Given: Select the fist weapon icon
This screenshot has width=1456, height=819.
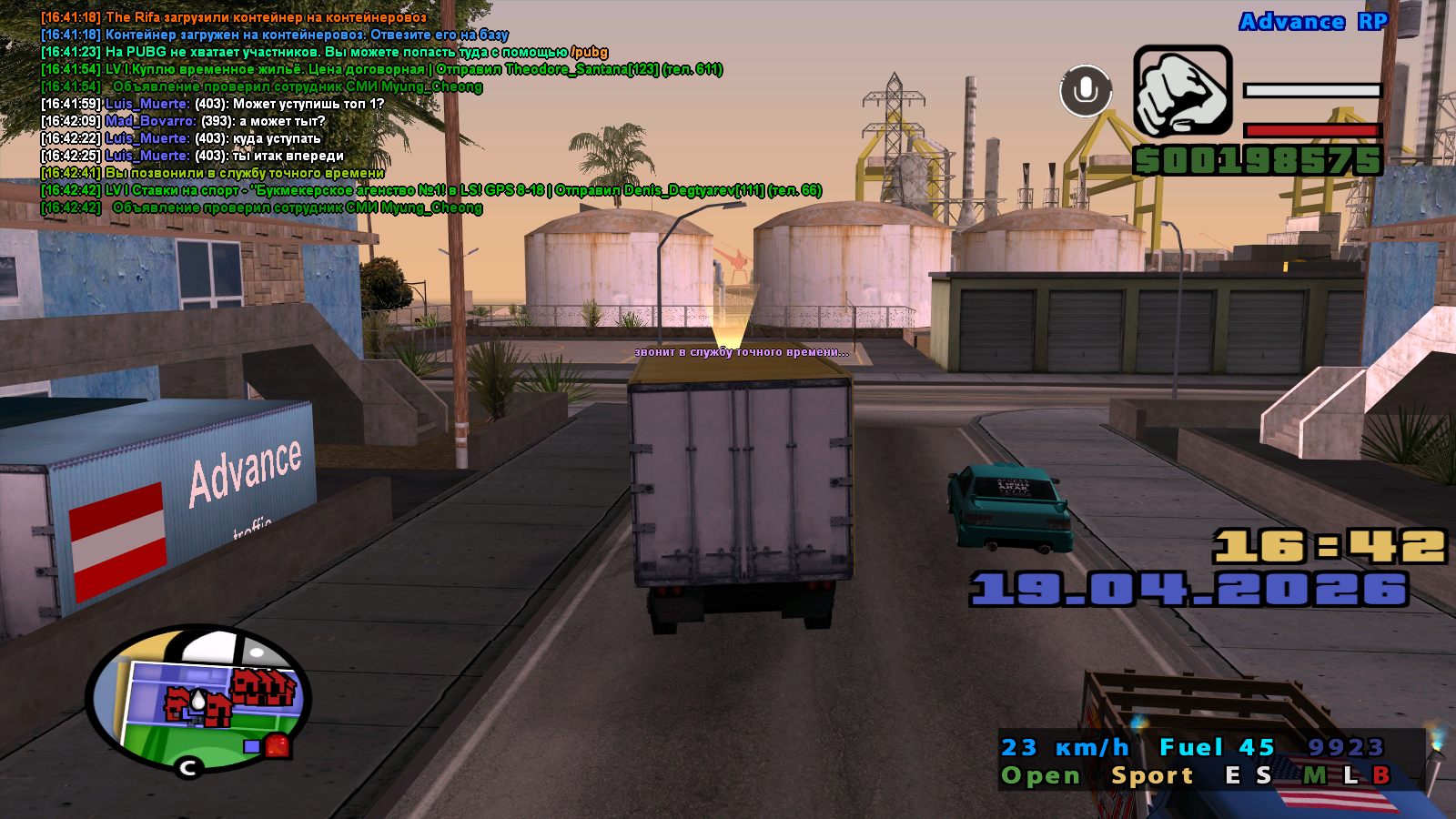Looking at the screenshot, I should pyautogui.click(x=1182, y=92).
